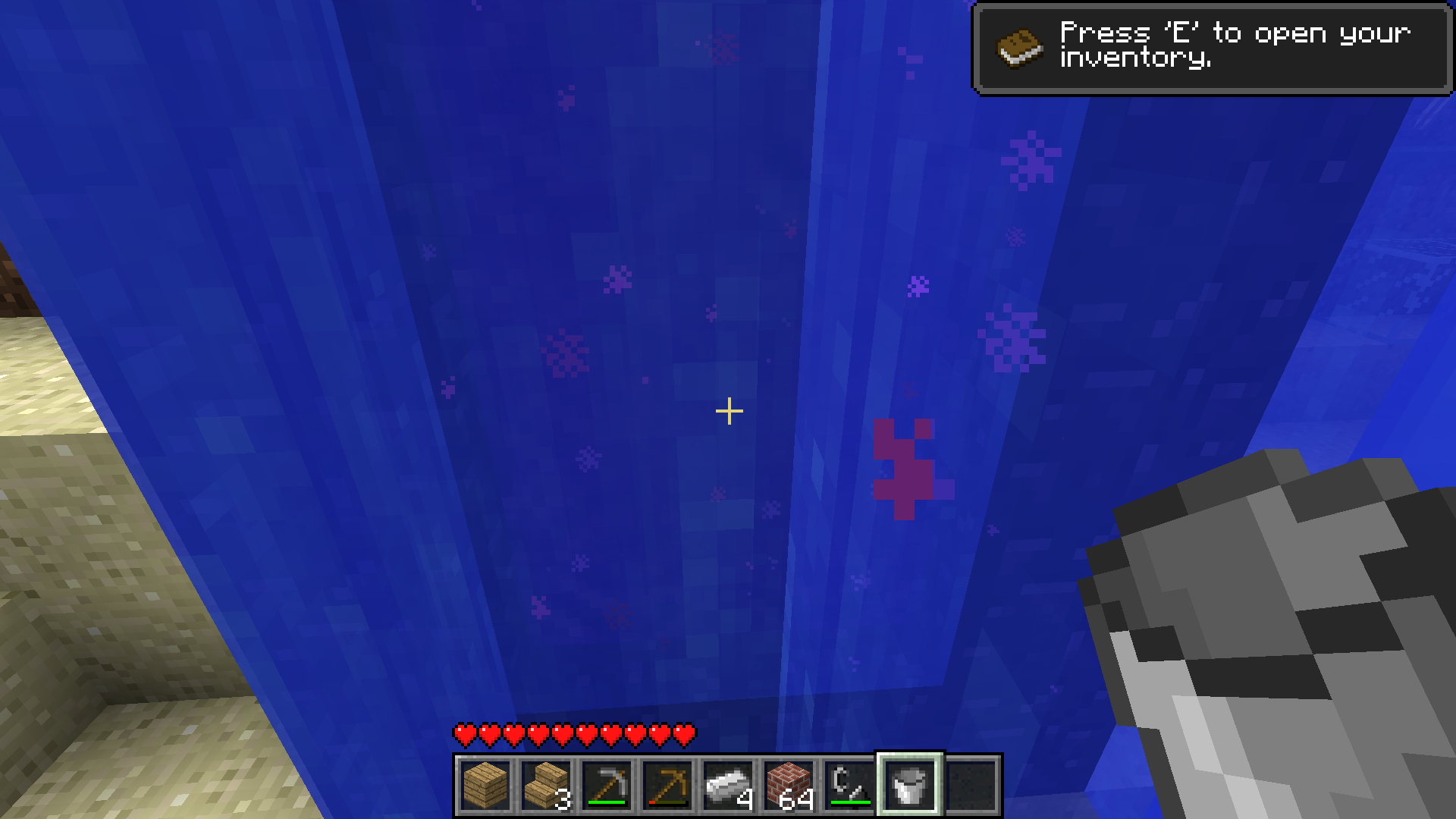Screen dimensions: 1456x819
Task: Click the empty bucket hotbar slot
Action: click(910, 786)
